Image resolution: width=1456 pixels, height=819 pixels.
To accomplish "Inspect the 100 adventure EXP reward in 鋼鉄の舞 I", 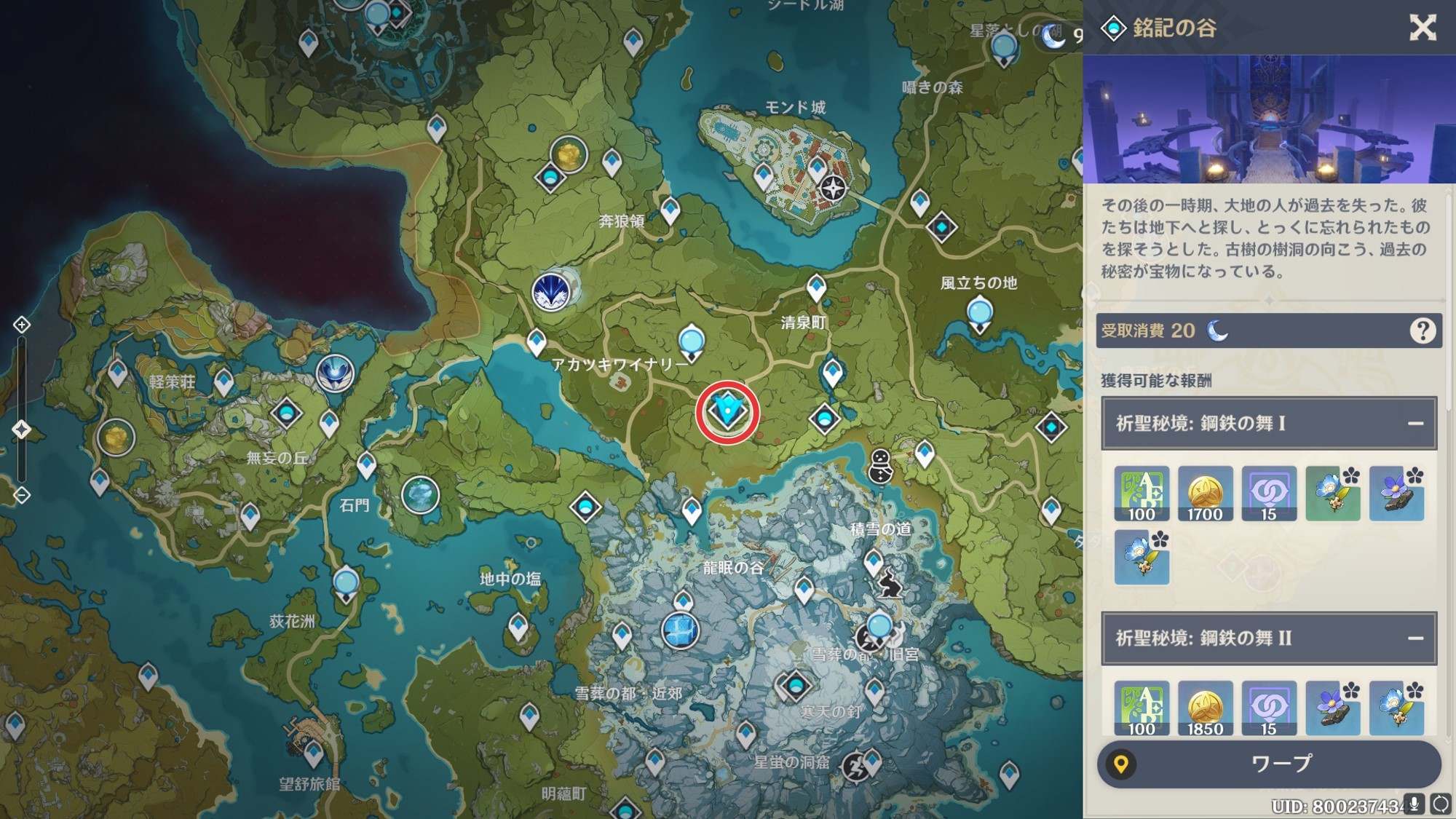I will [x=1142, y=494].
